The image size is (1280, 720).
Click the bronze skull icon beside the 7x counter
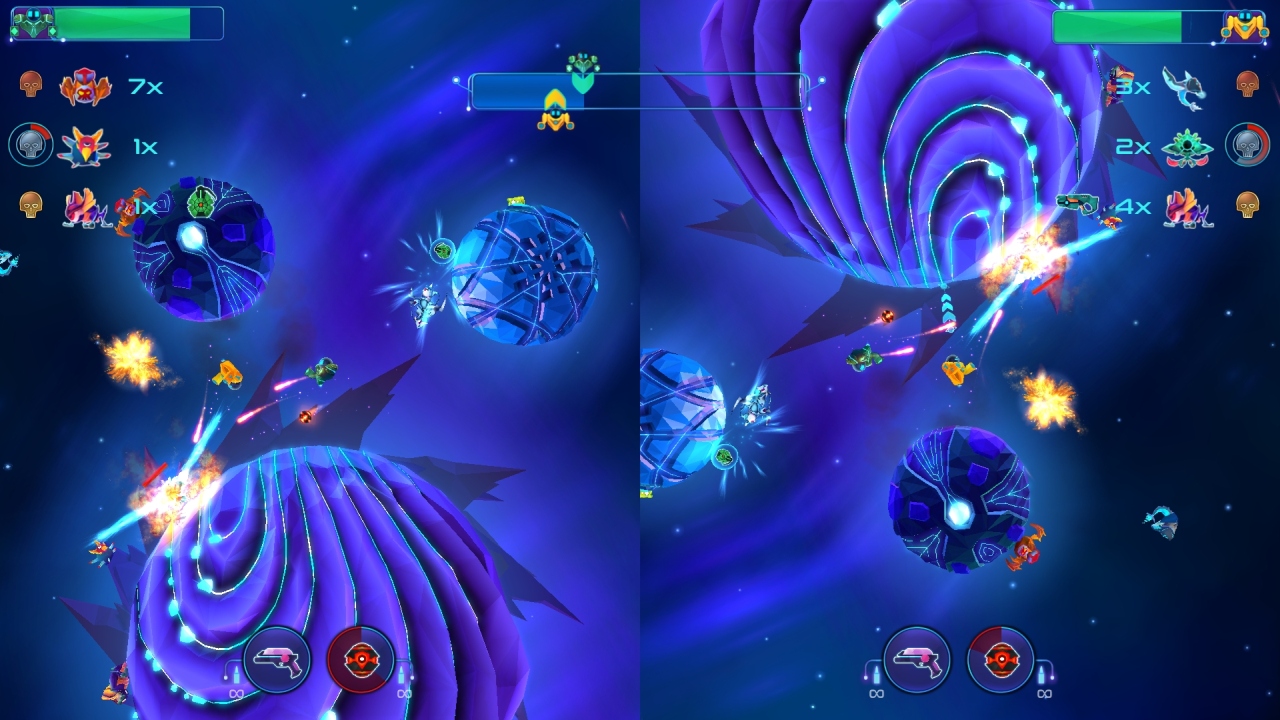pos(30,85)
